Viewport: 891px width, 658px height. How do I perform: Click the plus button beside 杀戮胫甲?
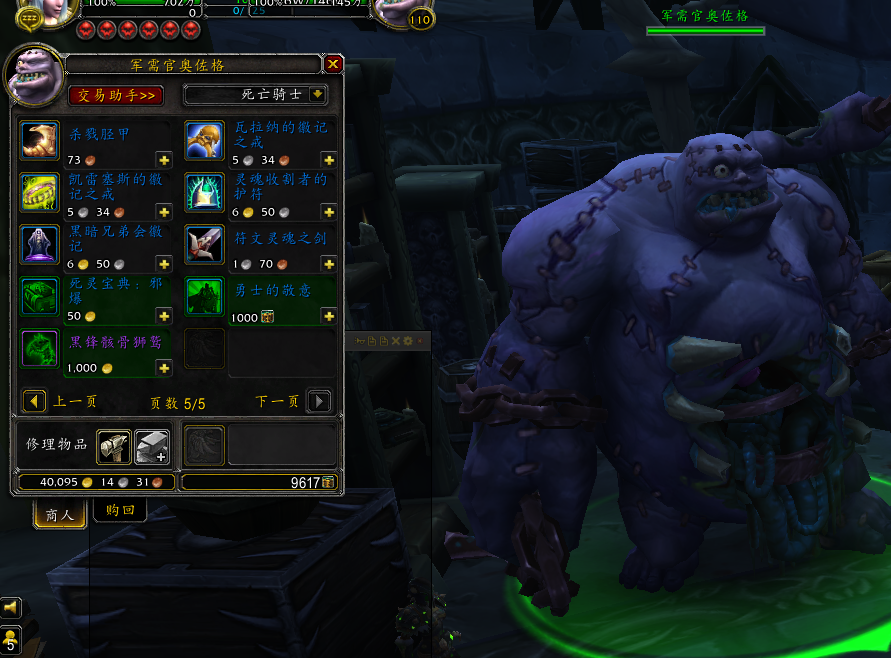coord(164,160)
